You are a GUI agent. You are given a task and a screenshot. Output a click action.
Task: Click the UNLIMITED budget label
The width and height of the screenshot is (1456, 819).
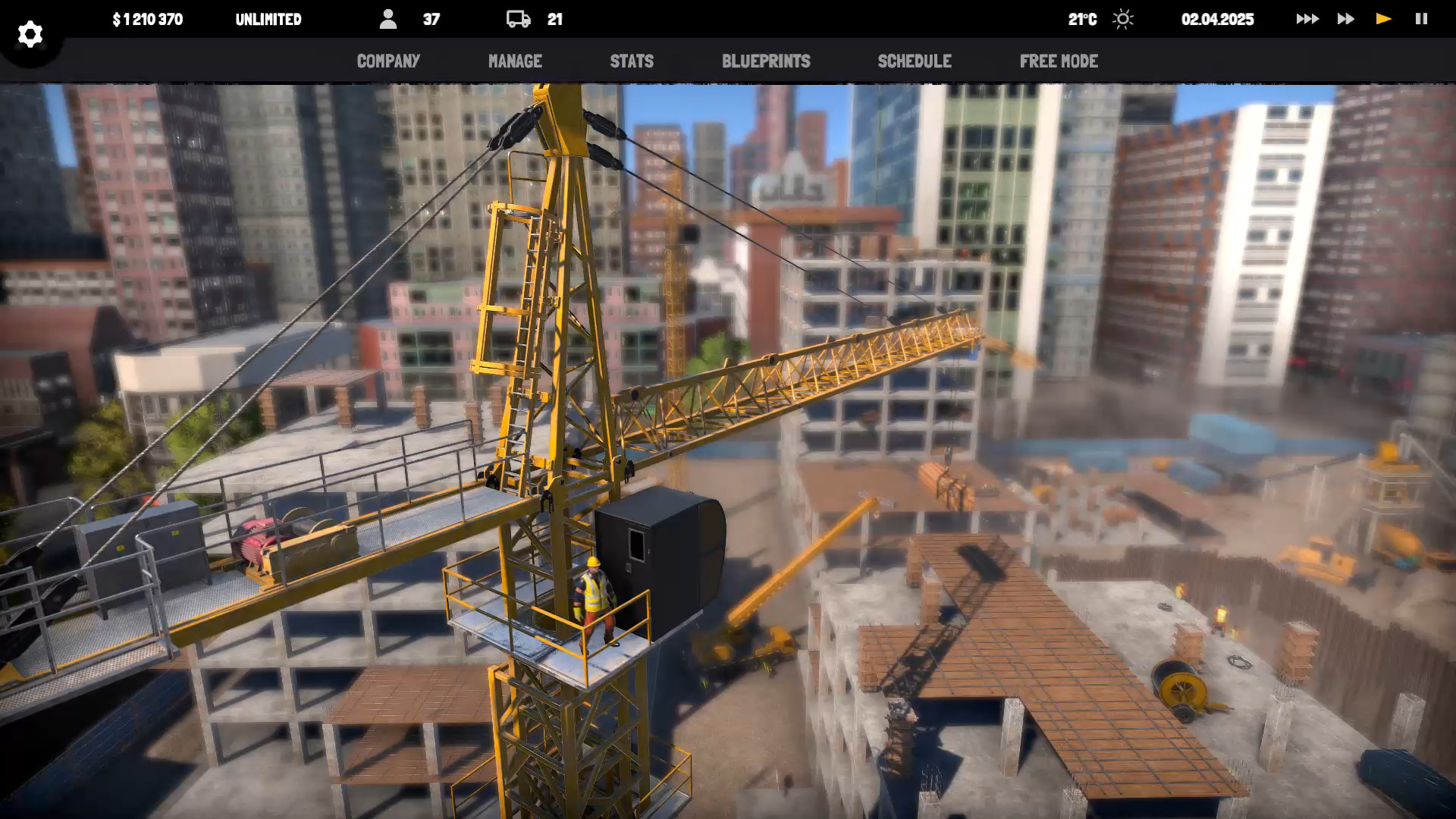[x=269, y=19]
